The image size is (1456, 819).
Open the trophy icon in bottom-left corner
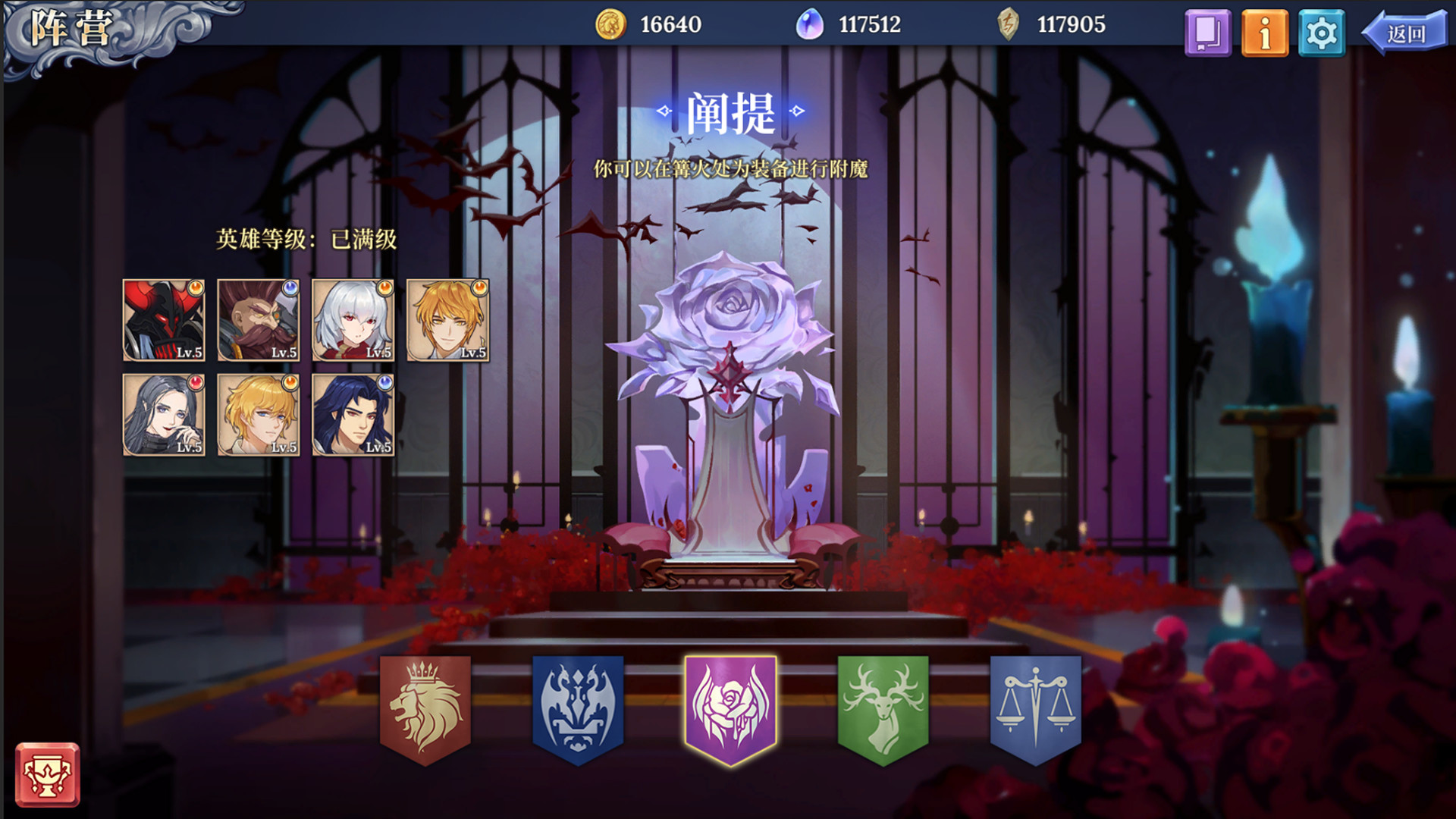point(47,775)
